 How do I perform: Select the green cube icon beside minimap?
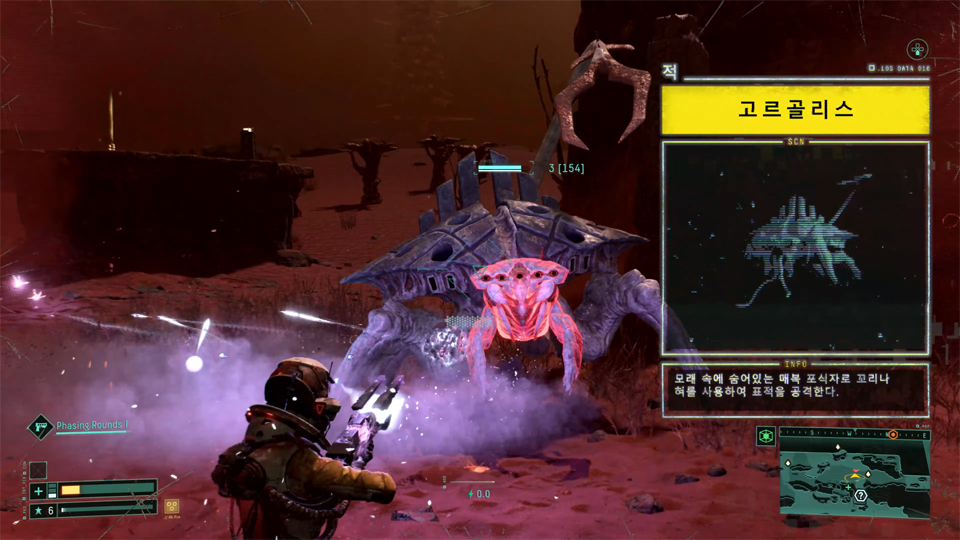click(766, 436)
